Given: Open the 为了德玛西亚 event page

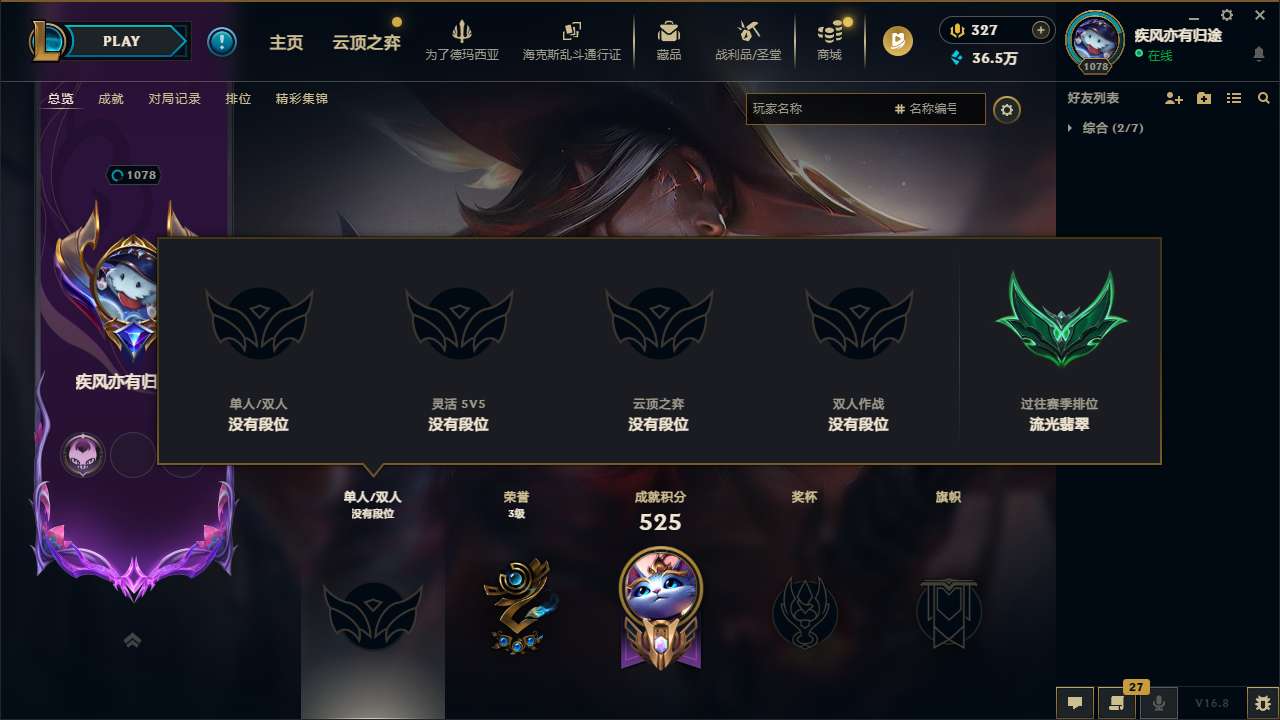Looking at the screenshot, I should (461, 40).
